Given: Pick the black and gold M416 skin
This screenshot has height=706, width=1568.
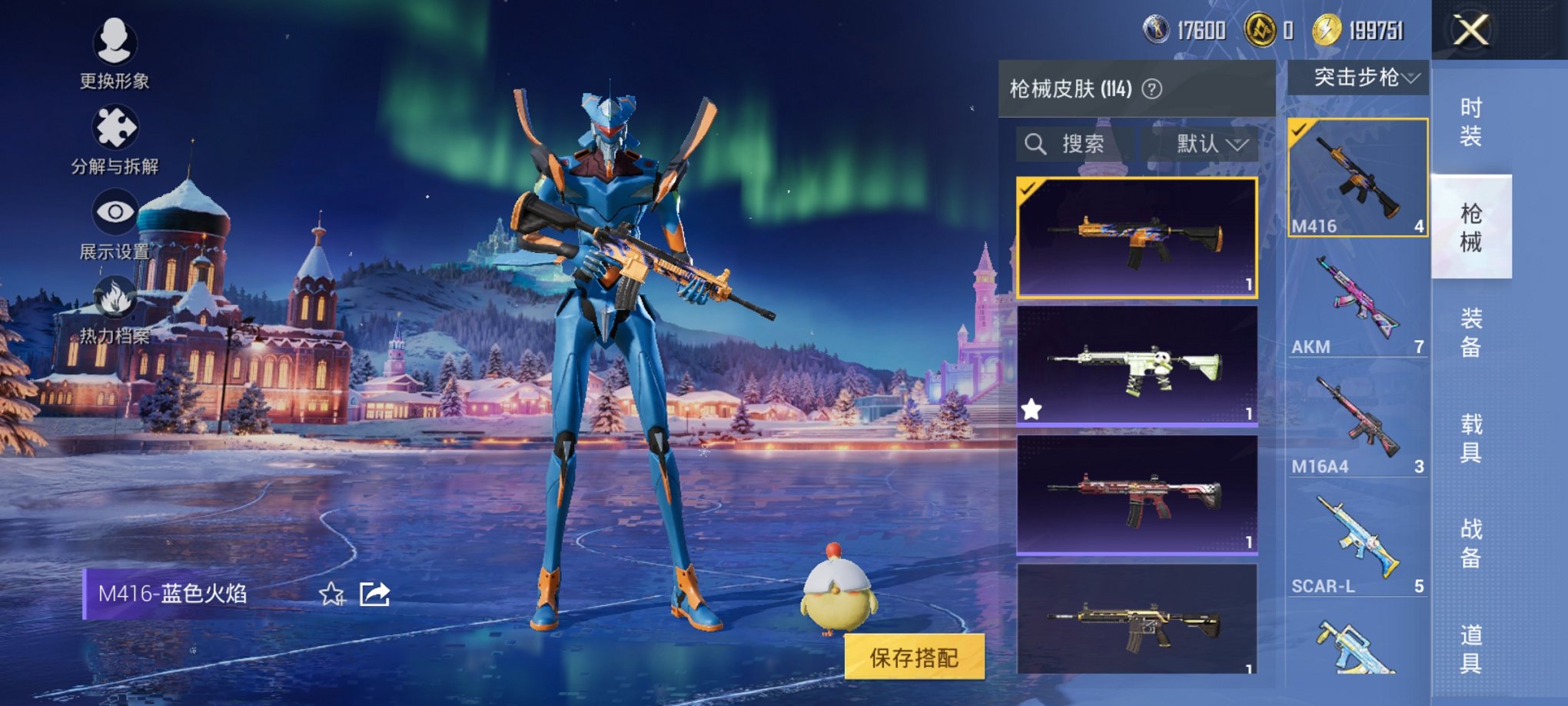Looking at the screenshot, I should [x=1137, y=619].
